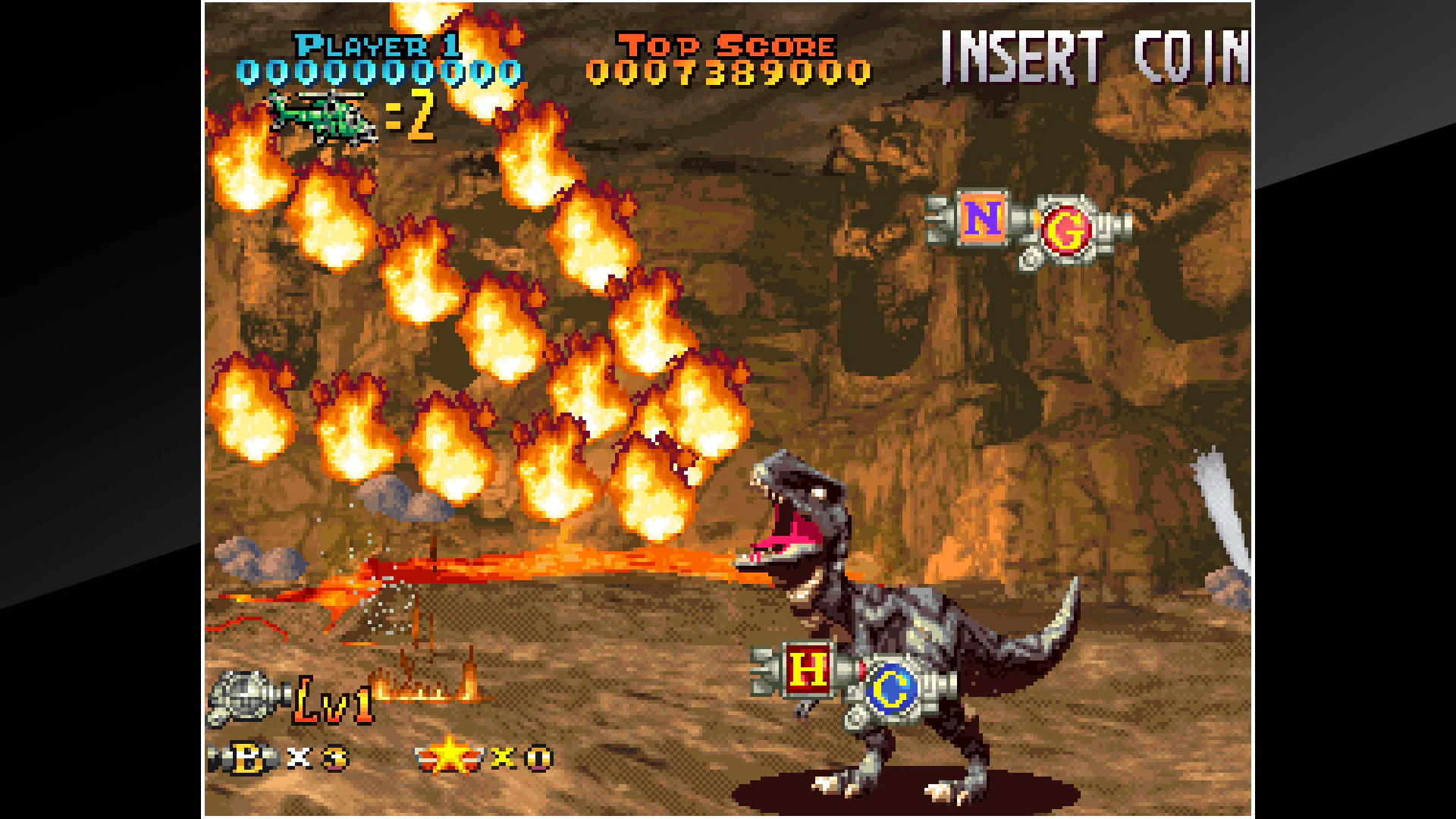Click the INSERT COIN text
This screenshot has width=1456, height=819.
pyautogui.click(x=1091, y=53)
